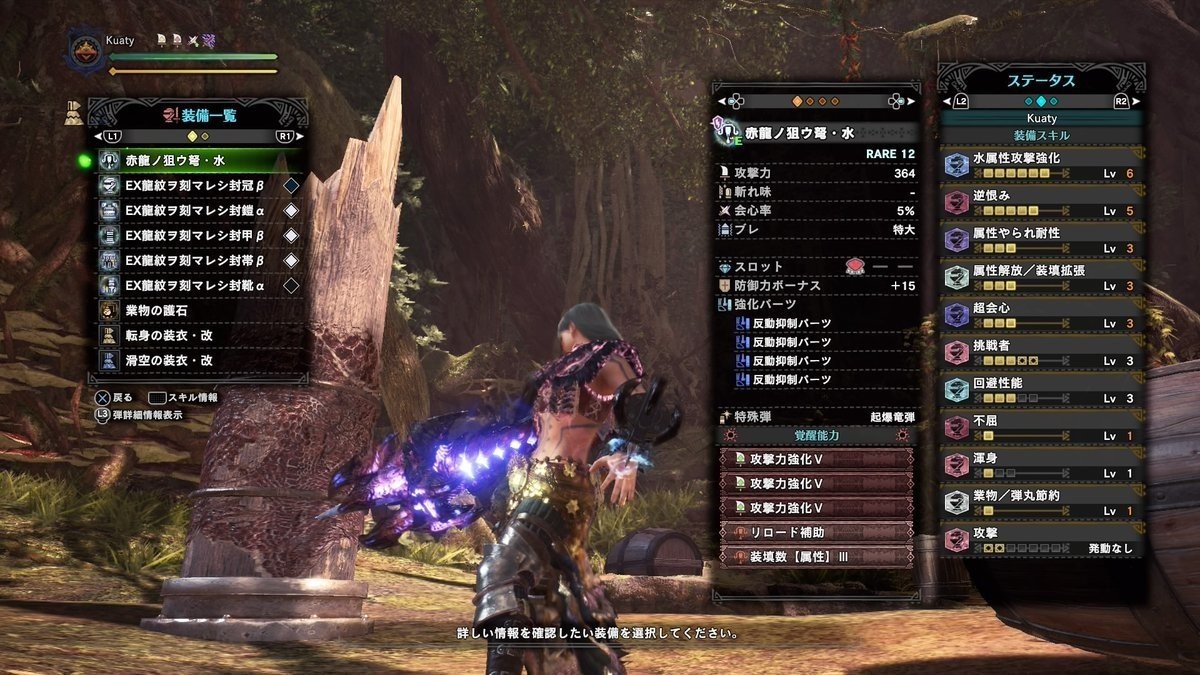Select the 不屈 skill row
This screenshot has height=675, width=1200.
(x=1041, y=428)
